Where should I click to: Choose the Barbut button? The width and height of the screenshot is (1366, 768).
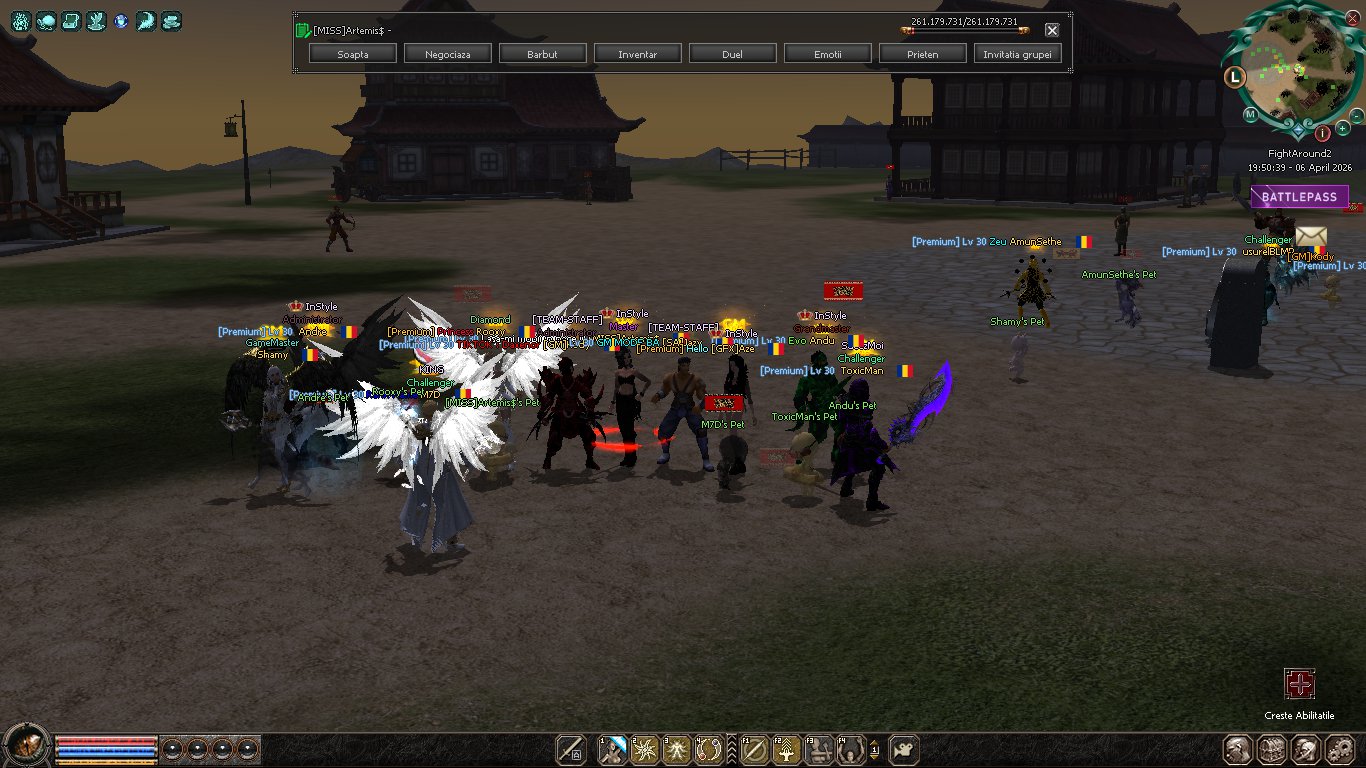pos(543,54)
